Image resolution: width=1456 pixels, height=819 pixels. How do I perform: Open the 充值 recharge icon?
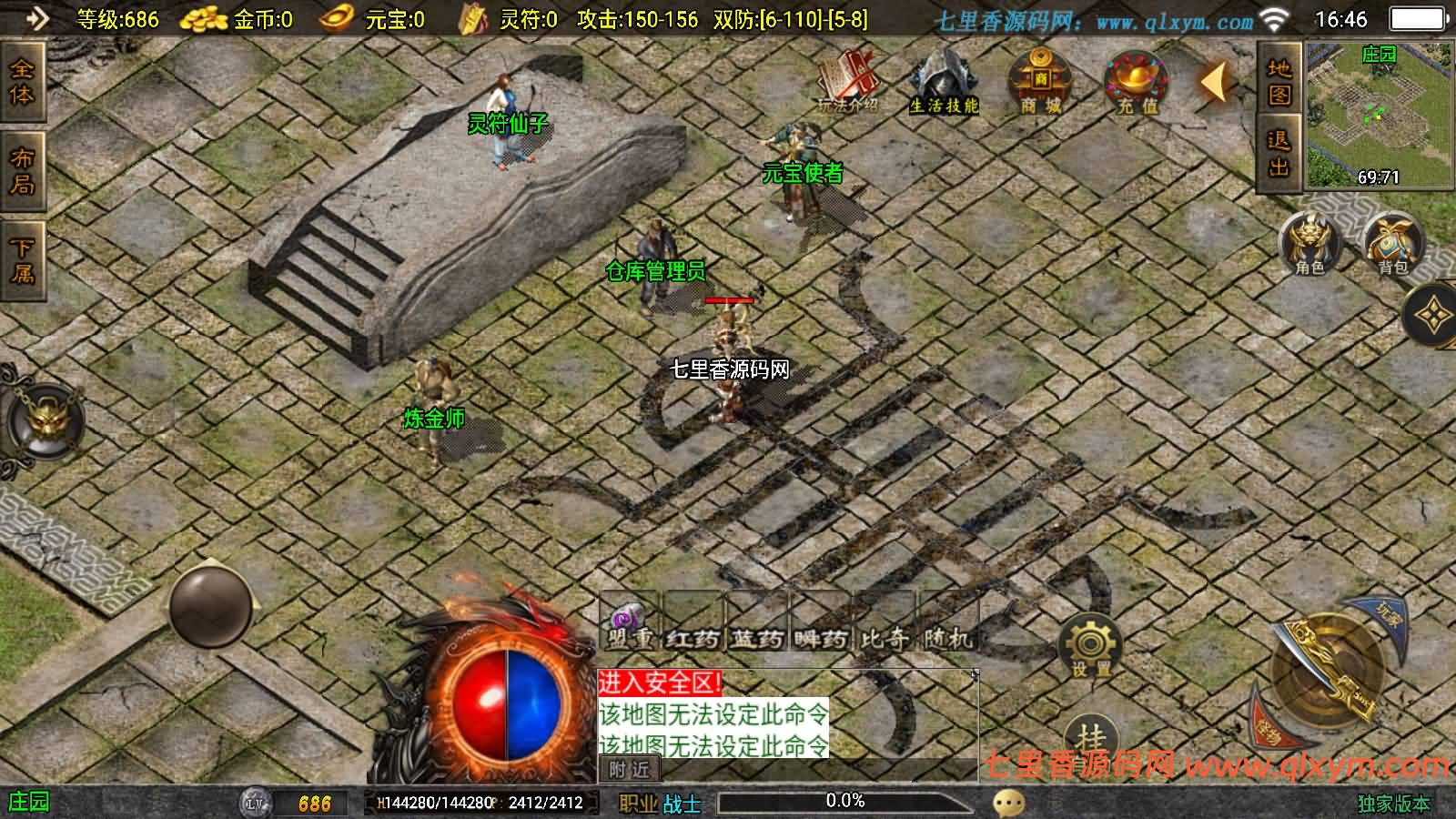click(1137, 82)
